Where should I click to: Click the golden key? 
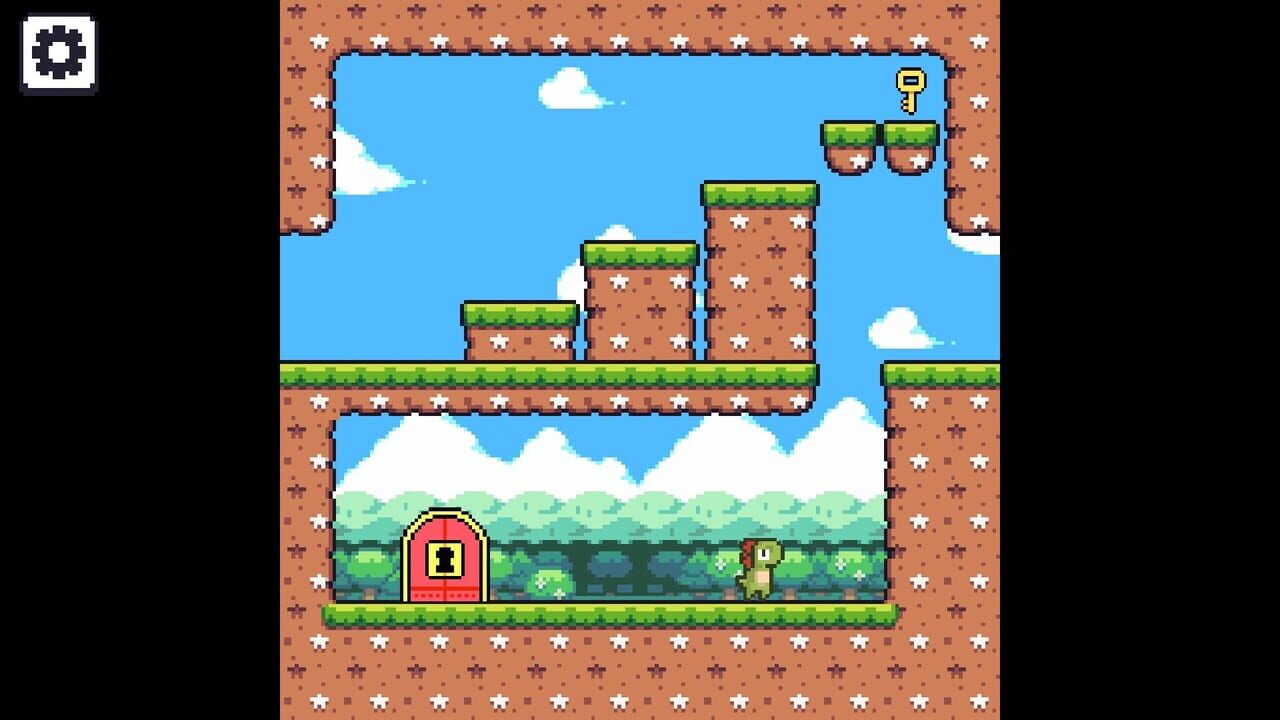[x=911, y=87]
